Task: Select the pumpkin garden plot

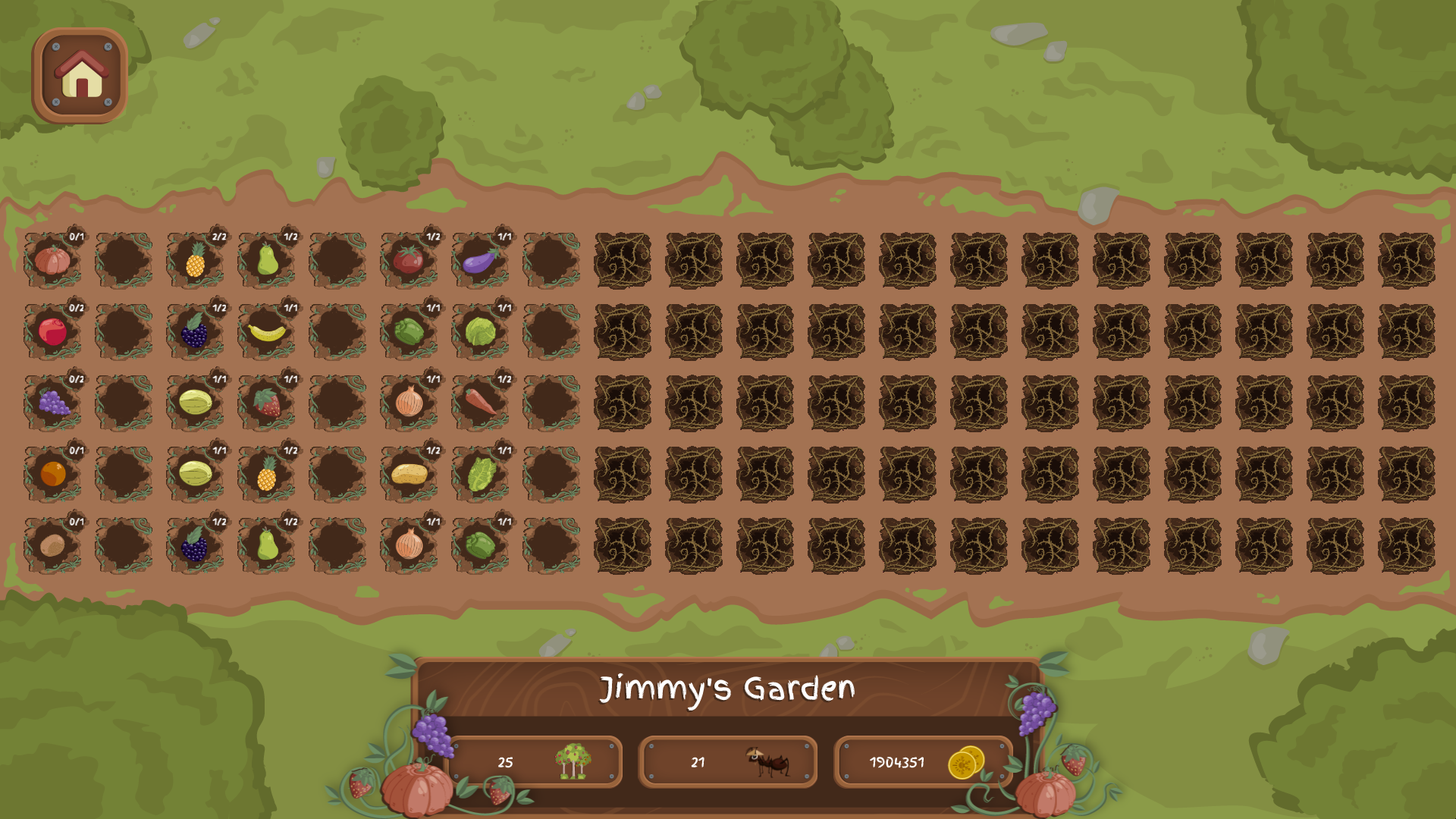Action: coord(52,261)
